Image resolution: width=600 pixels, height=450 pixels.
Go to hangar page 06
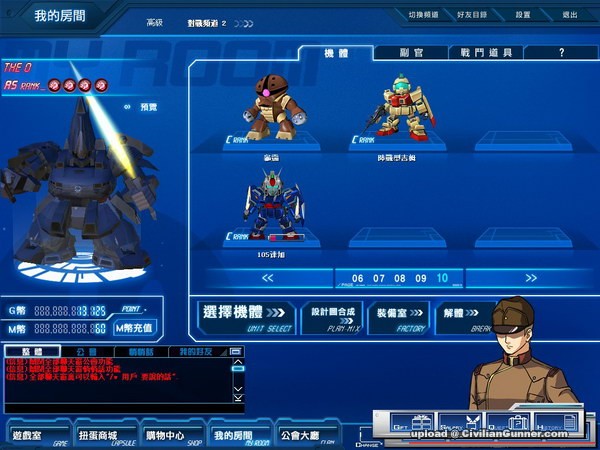coord(357,277)
